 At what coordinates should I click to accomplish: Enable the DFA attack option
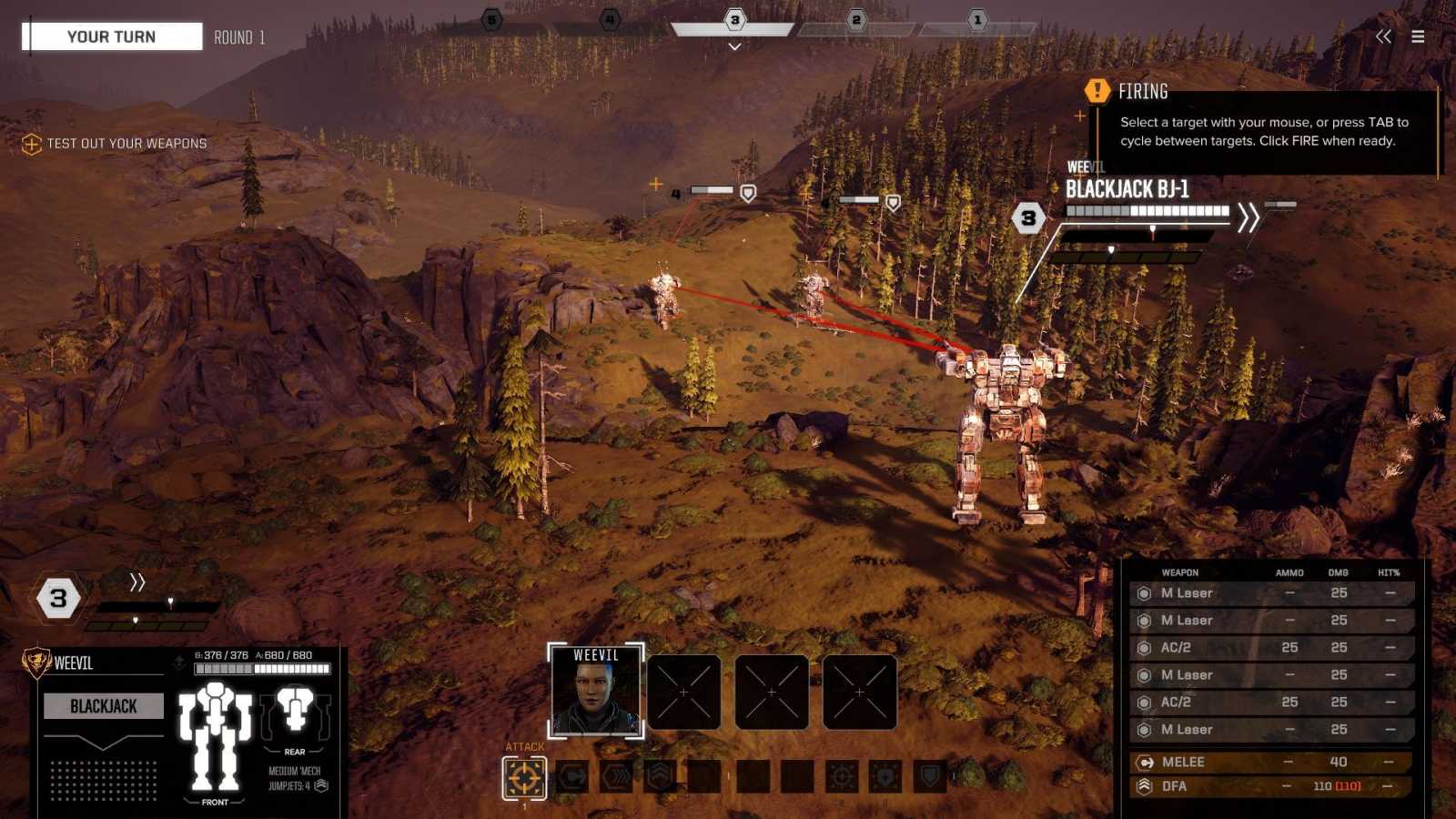(1268, 788)
